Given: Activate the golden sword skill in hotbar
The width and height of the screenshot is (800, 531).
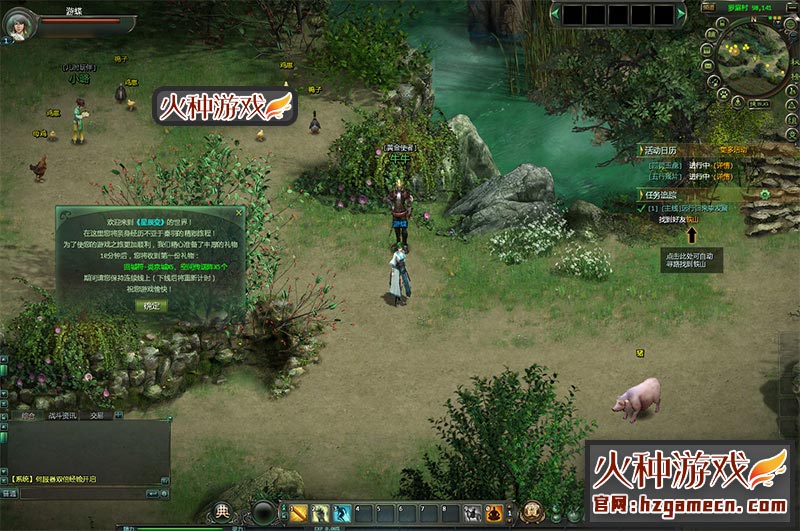Looking at the screenshot, I should [299, 513].
